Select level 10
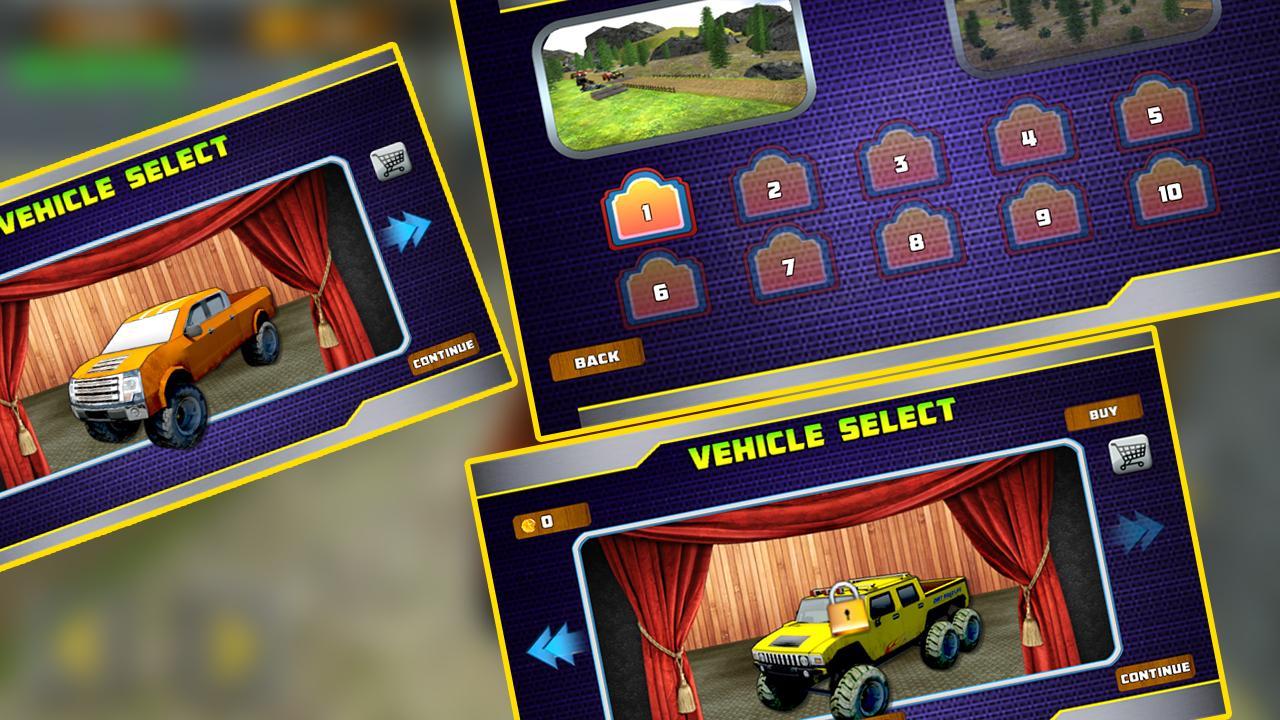1280x720 pixels. [1168, 192]
